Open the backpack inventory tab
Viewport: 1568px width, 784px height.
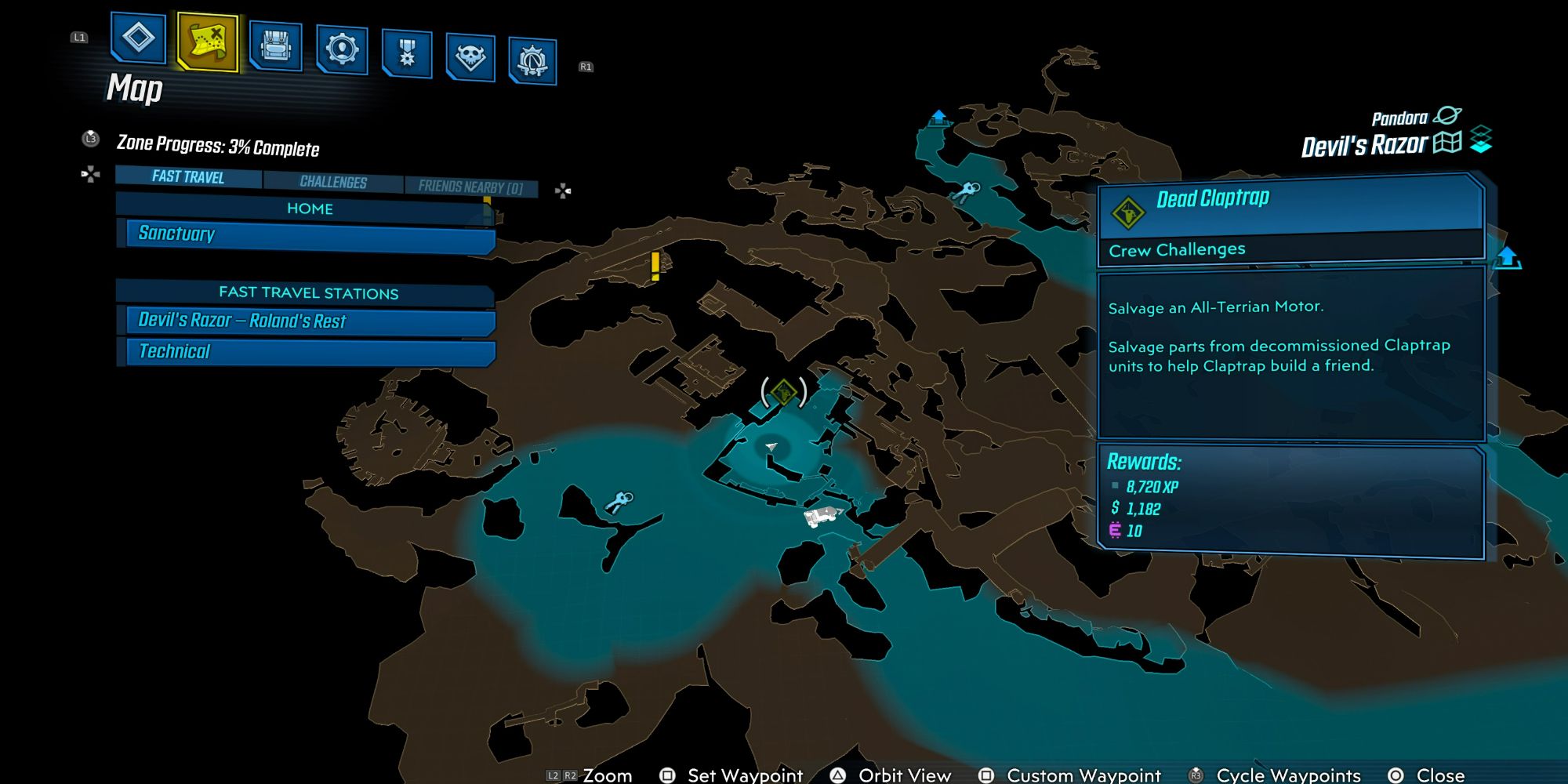275,45
